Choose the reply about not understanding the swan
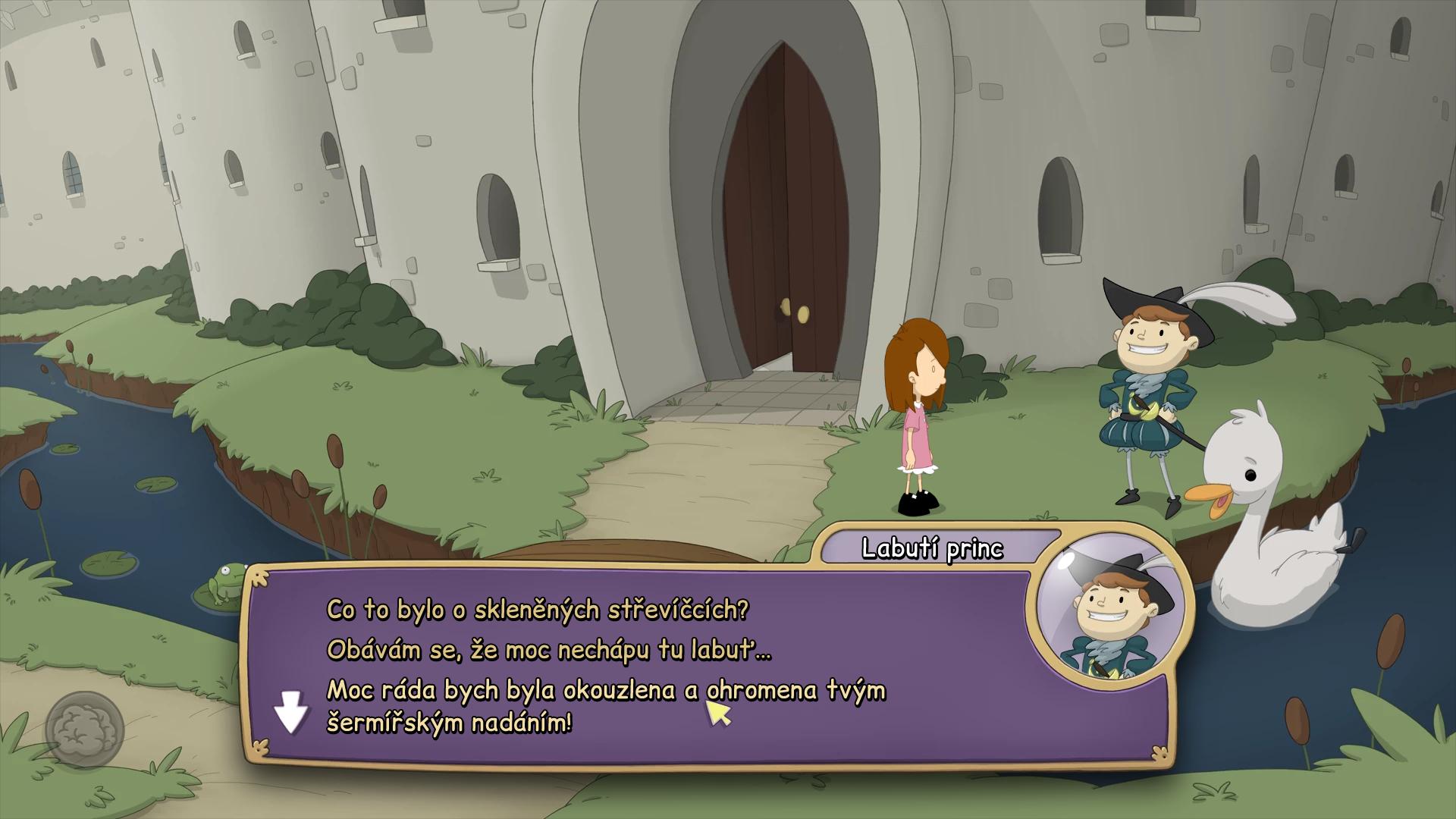This screenshot has width=1456, height=819. click(549, 650)
